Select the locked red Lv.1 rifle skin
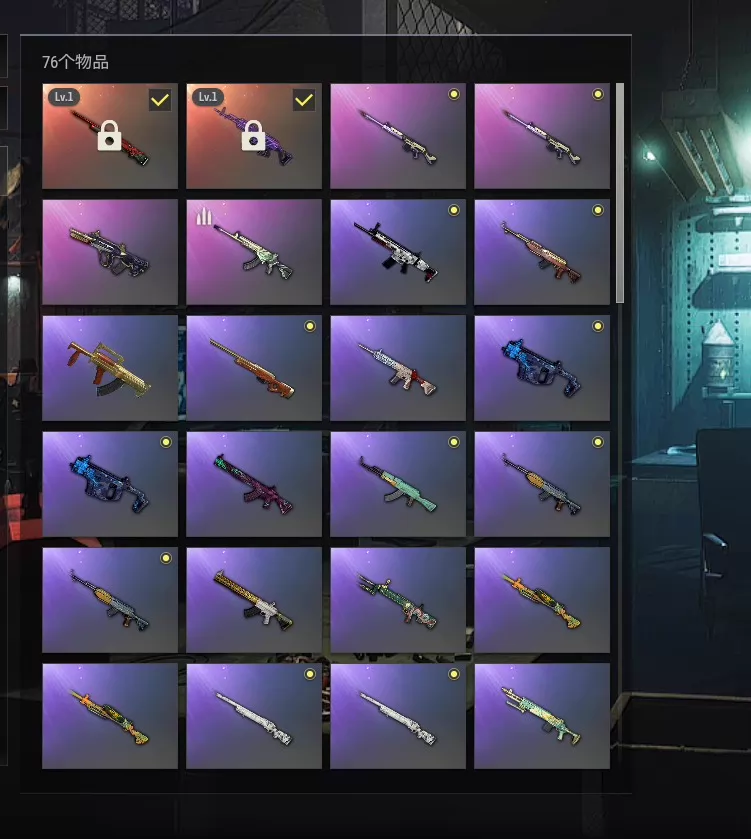Viewport: 751px width, 839px height. [109, 136]
